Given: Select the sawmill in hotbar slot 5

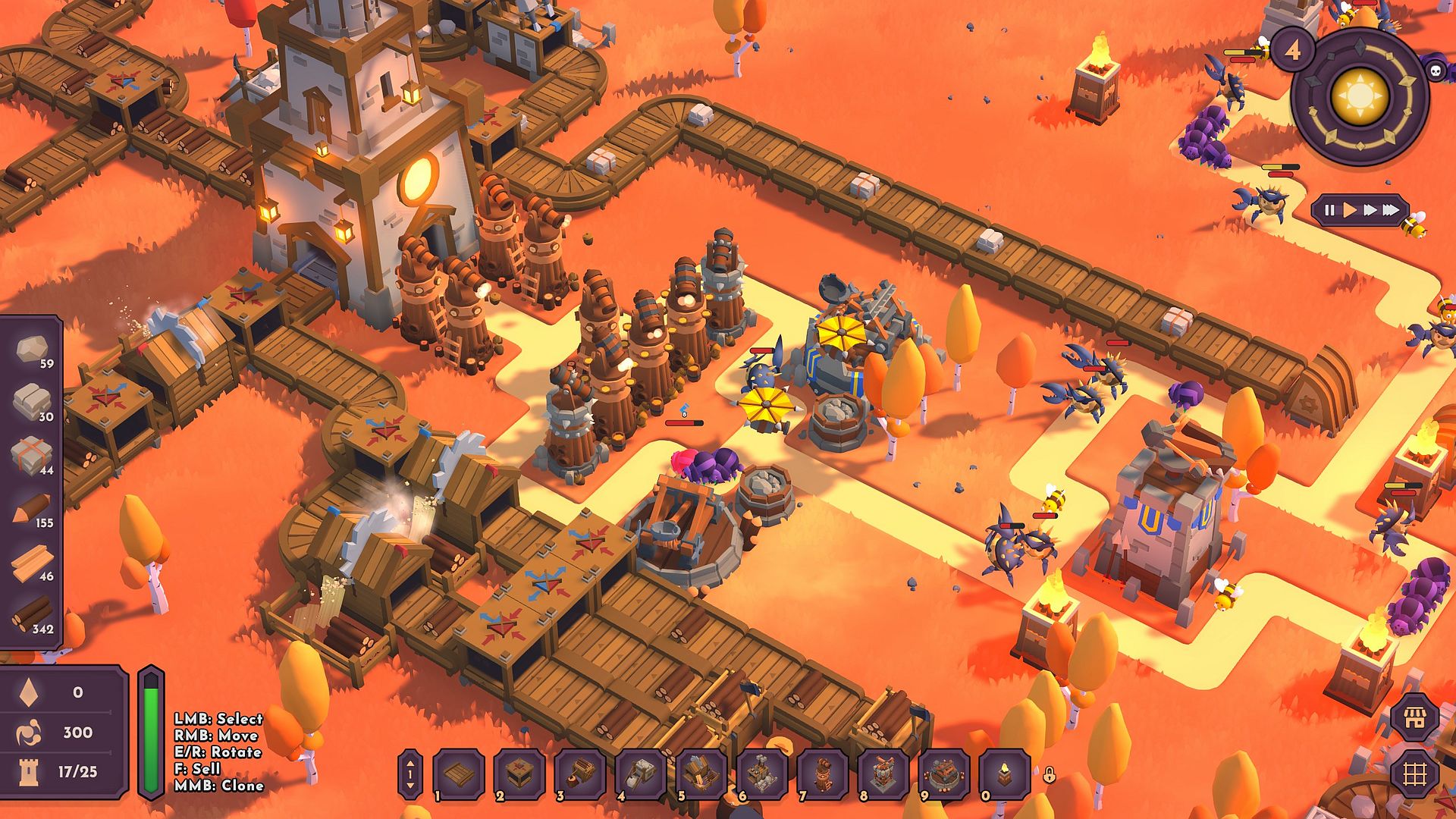Looking at the screenshot, I should [x=701, y=774].
